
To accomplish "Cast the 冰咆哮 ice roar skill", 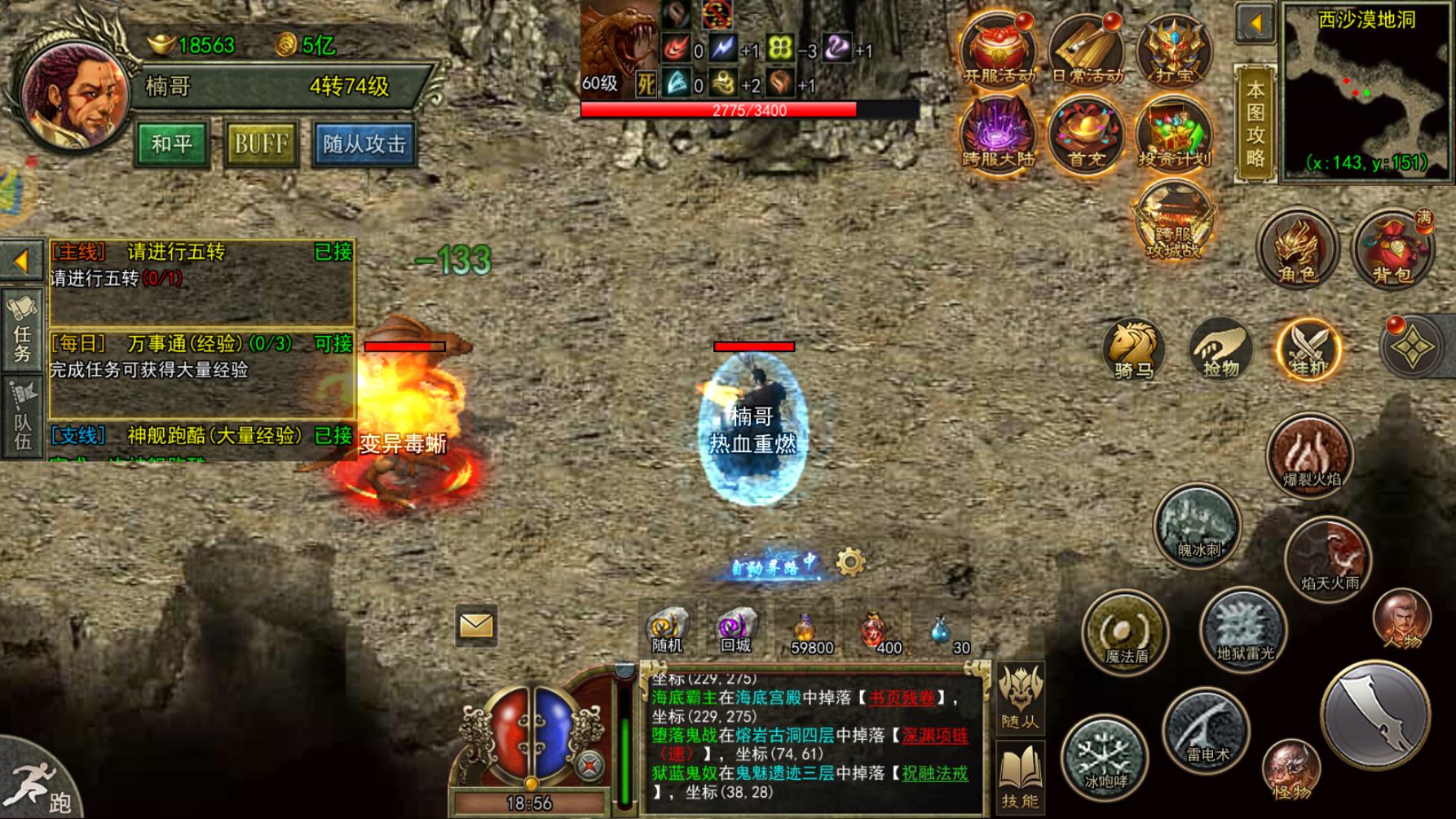I will (x=1104, y=758).
